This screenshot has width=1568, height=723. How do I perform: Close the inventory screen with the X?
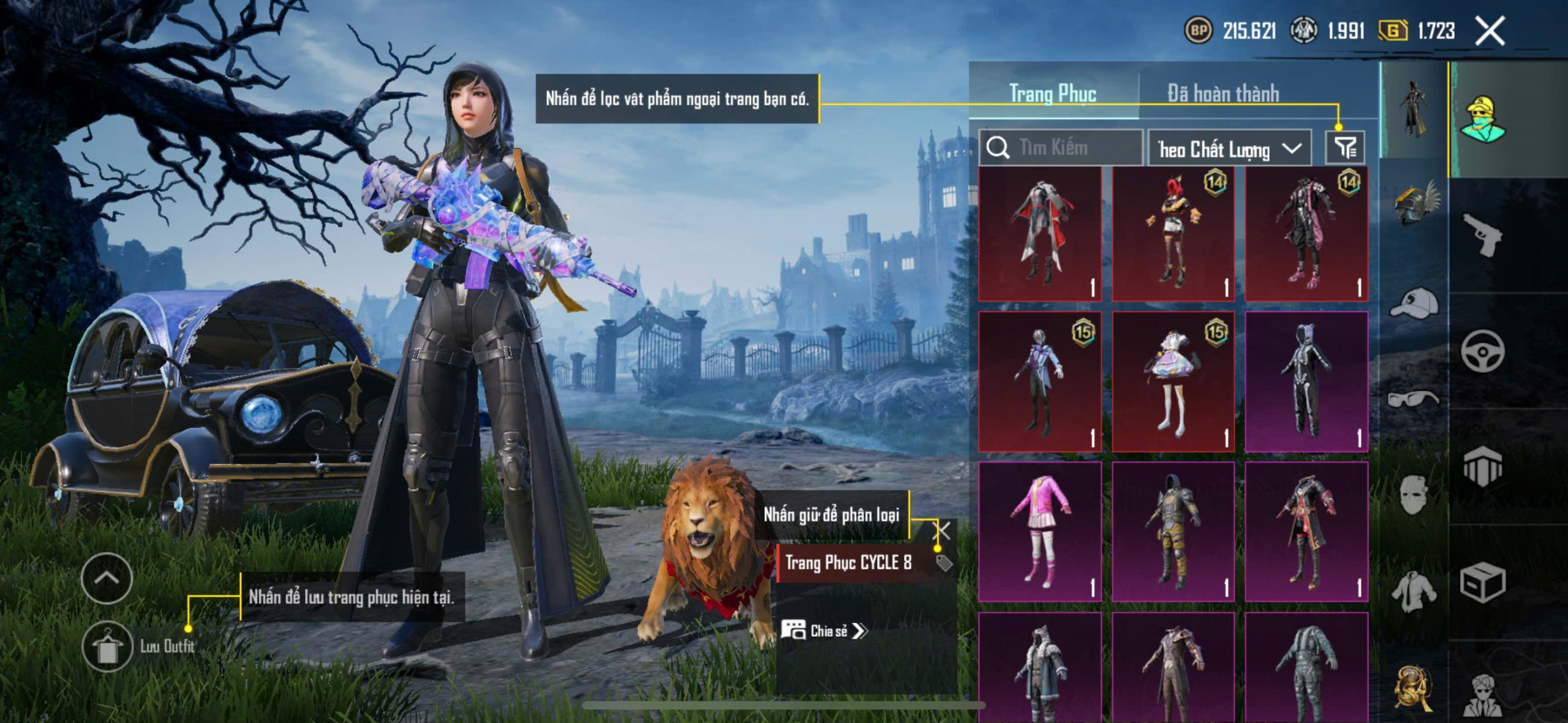1490,31
